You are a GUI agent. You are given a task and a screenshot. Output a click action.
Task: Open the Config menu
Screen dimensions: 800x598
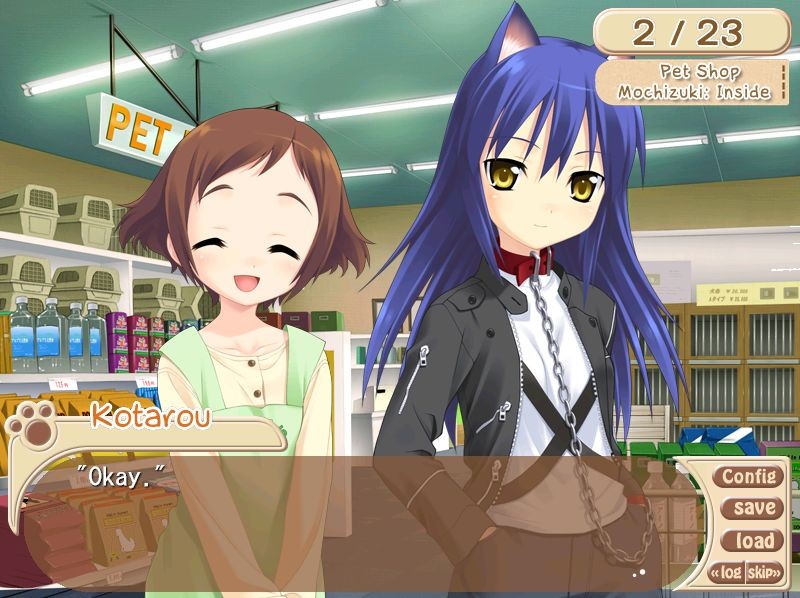tap(749, 476)
